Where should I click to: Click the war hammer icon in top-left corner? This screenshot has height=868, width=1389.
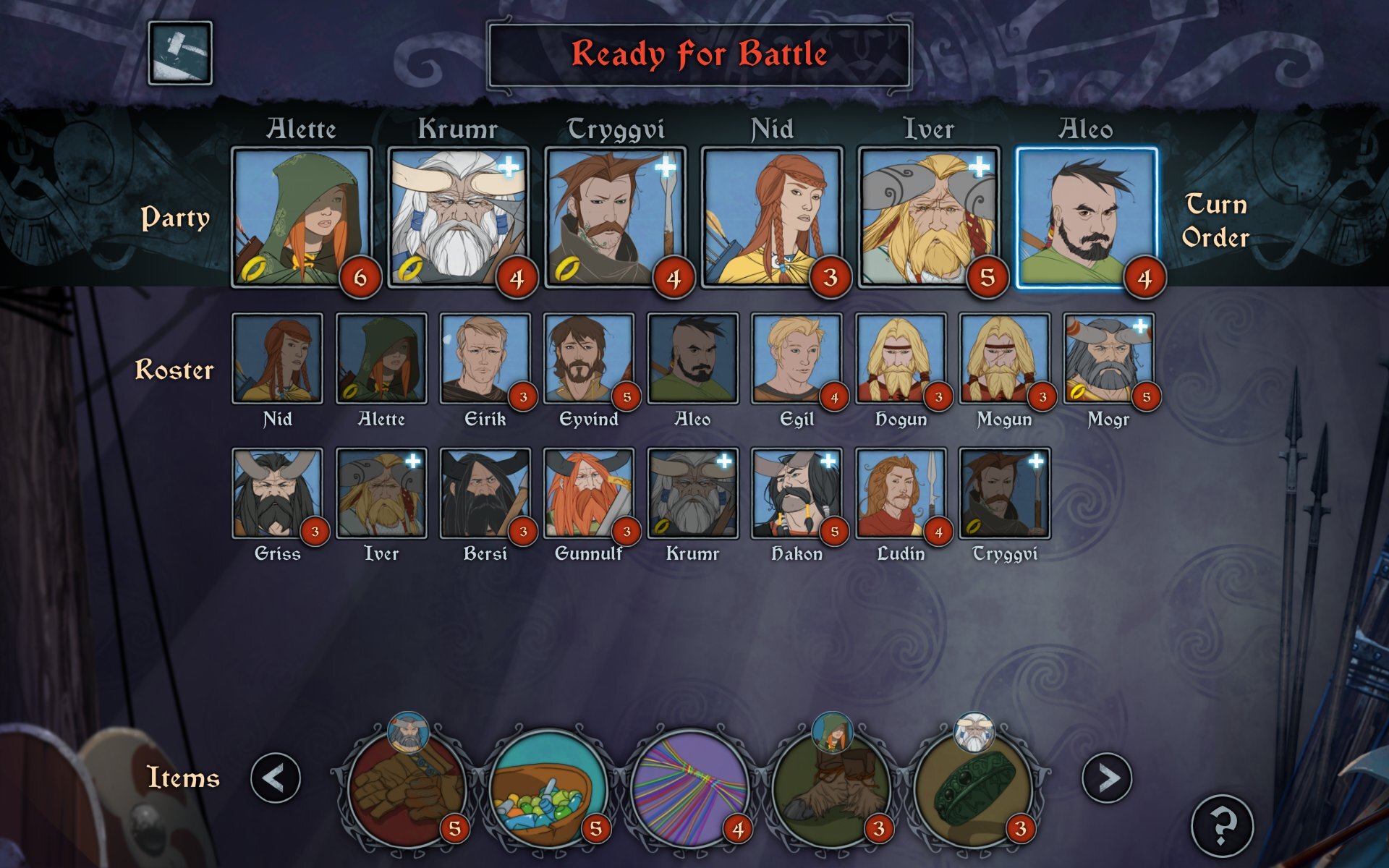pyautogui.click(x=180, y=53)
